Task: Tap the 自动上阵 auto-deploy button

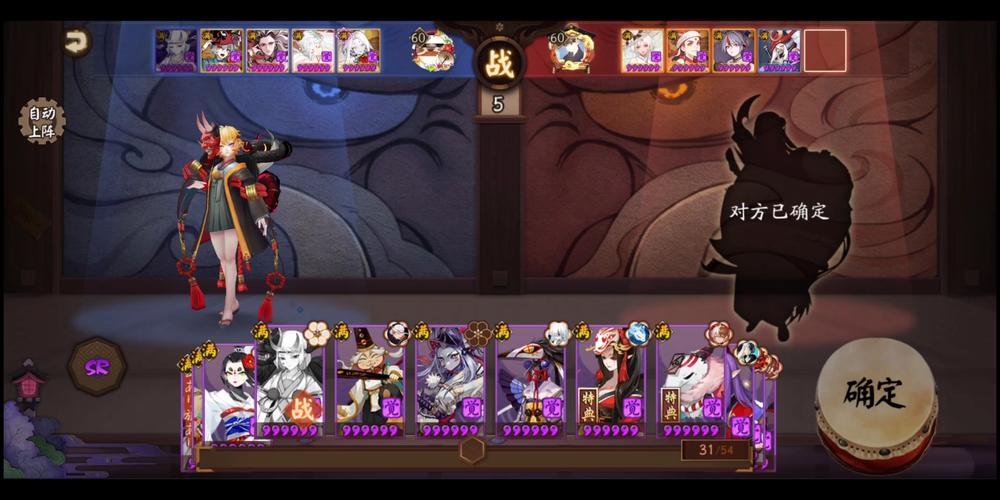Action: click(x=41, y=120)
